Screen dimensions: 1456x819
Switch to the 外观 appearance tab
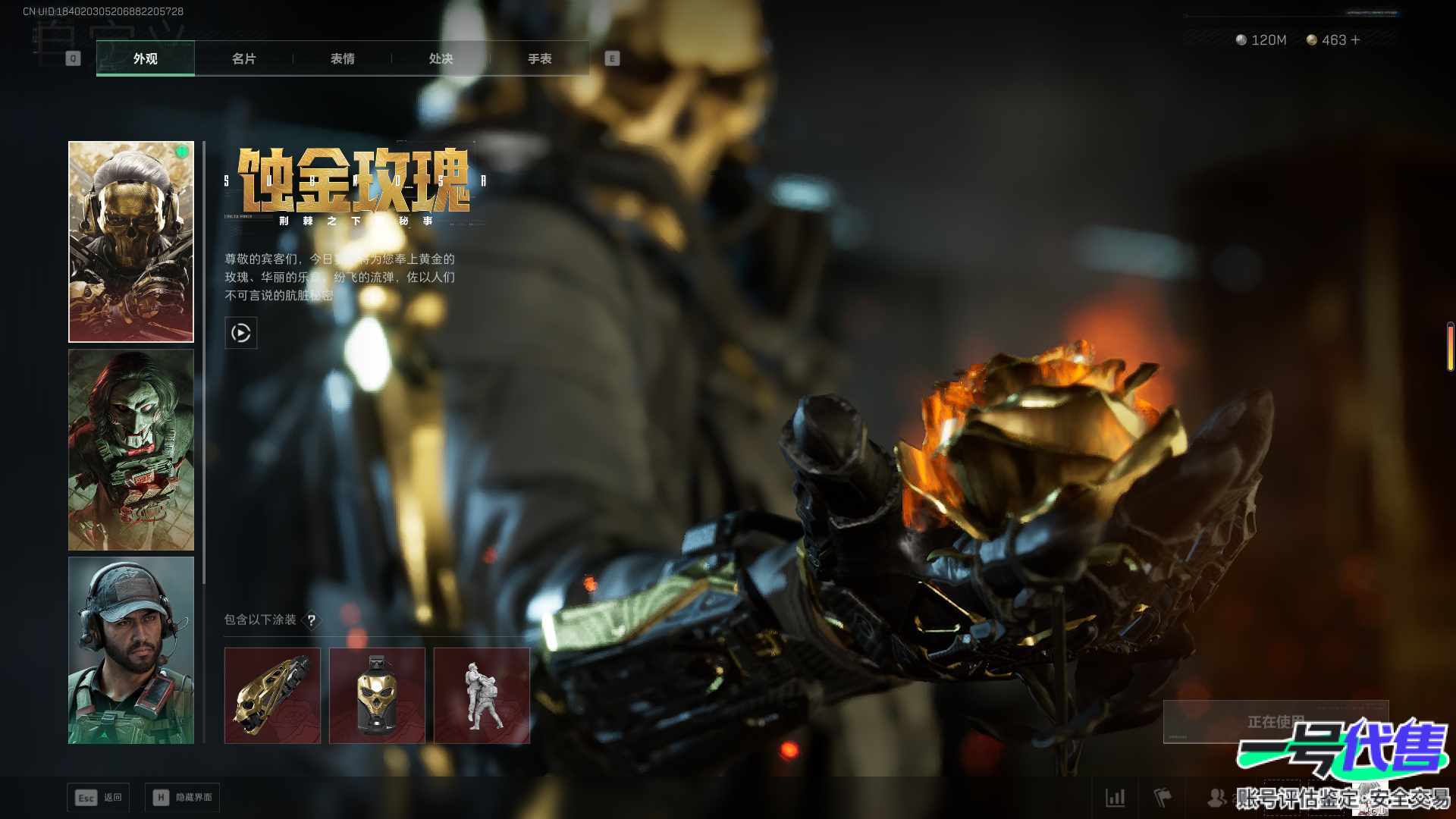(x=145, y=58)
